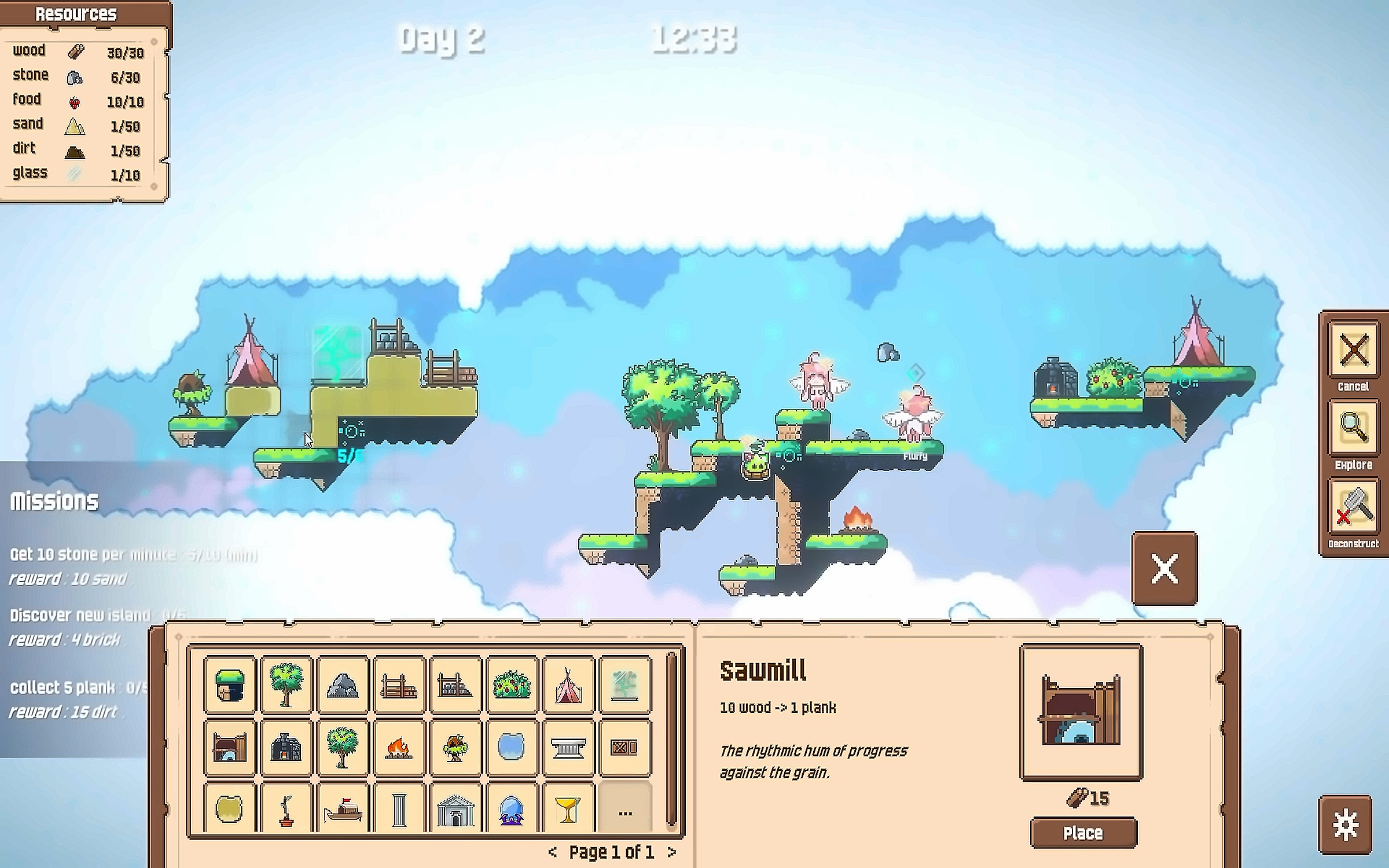1389x868 pixels.
Task: Go to the previous build page arrow
Action: [x=553, y=852]
